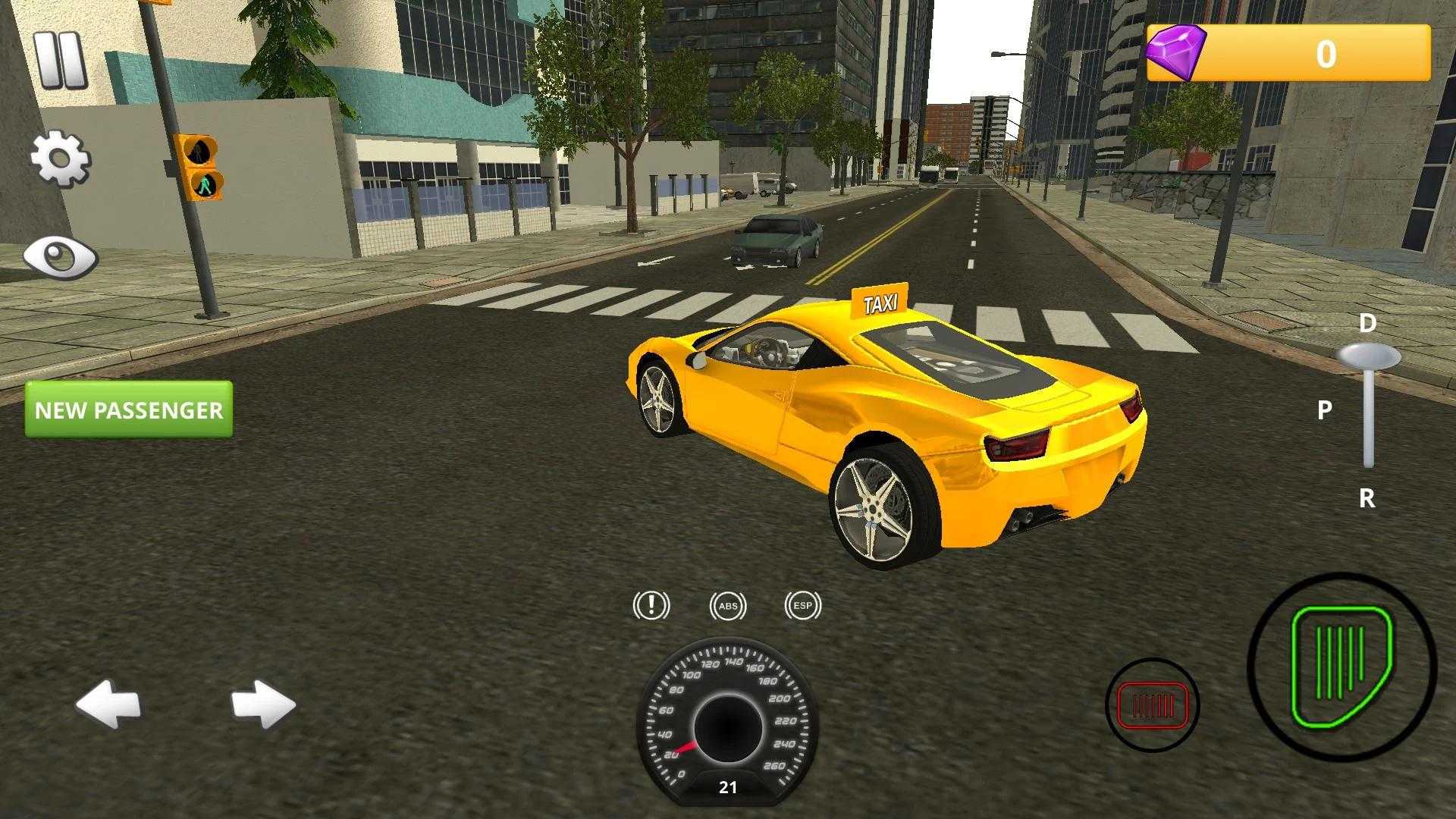Image resolution: width=1456 pixels, height=819 pixels.
Task: Toggle the handbrake warning icon
Action: [x=651, y=606]
